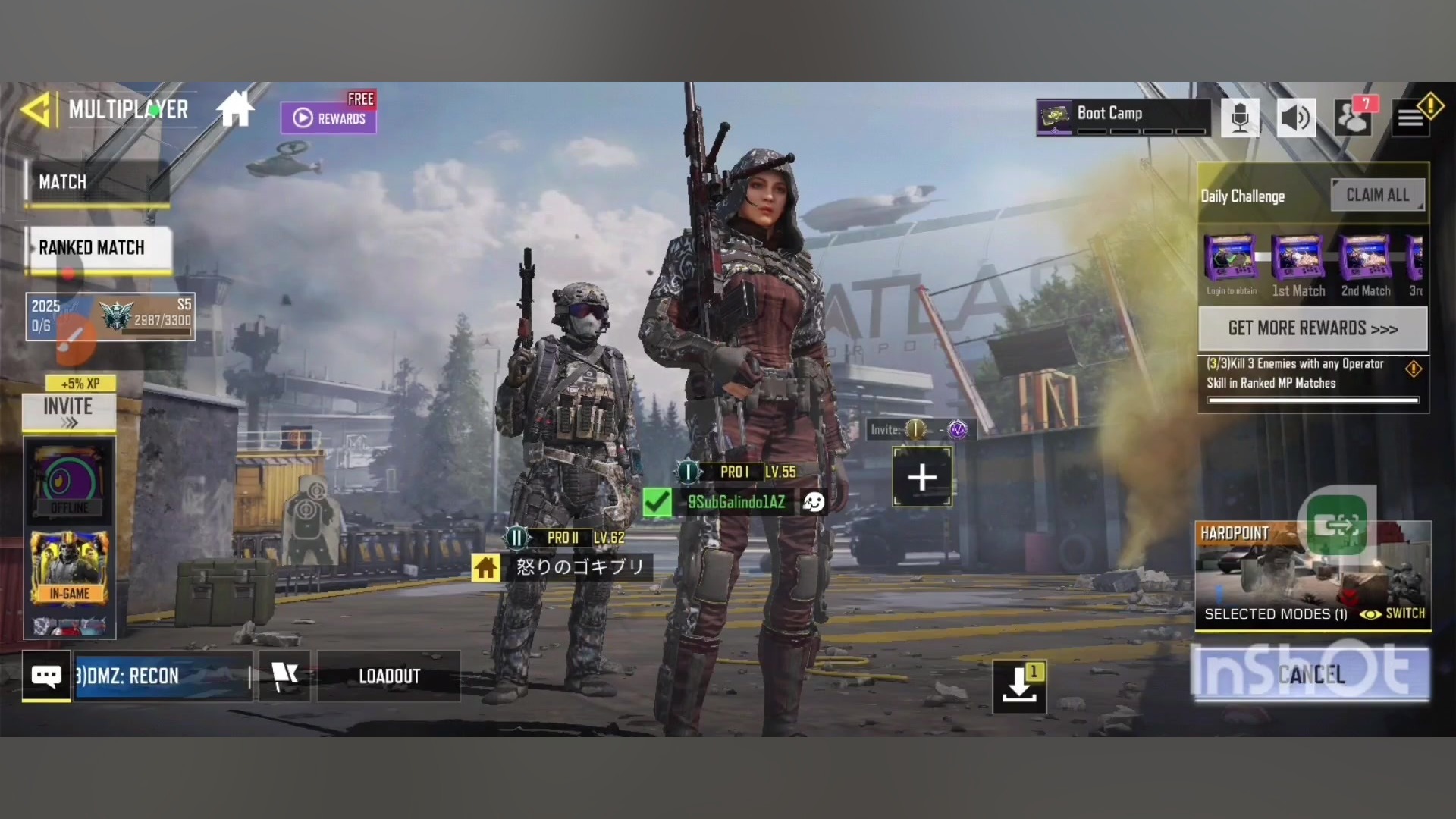Click Get More Rewards button
This screenshot has width=1456, height=819.
(x=1313, y=328)
